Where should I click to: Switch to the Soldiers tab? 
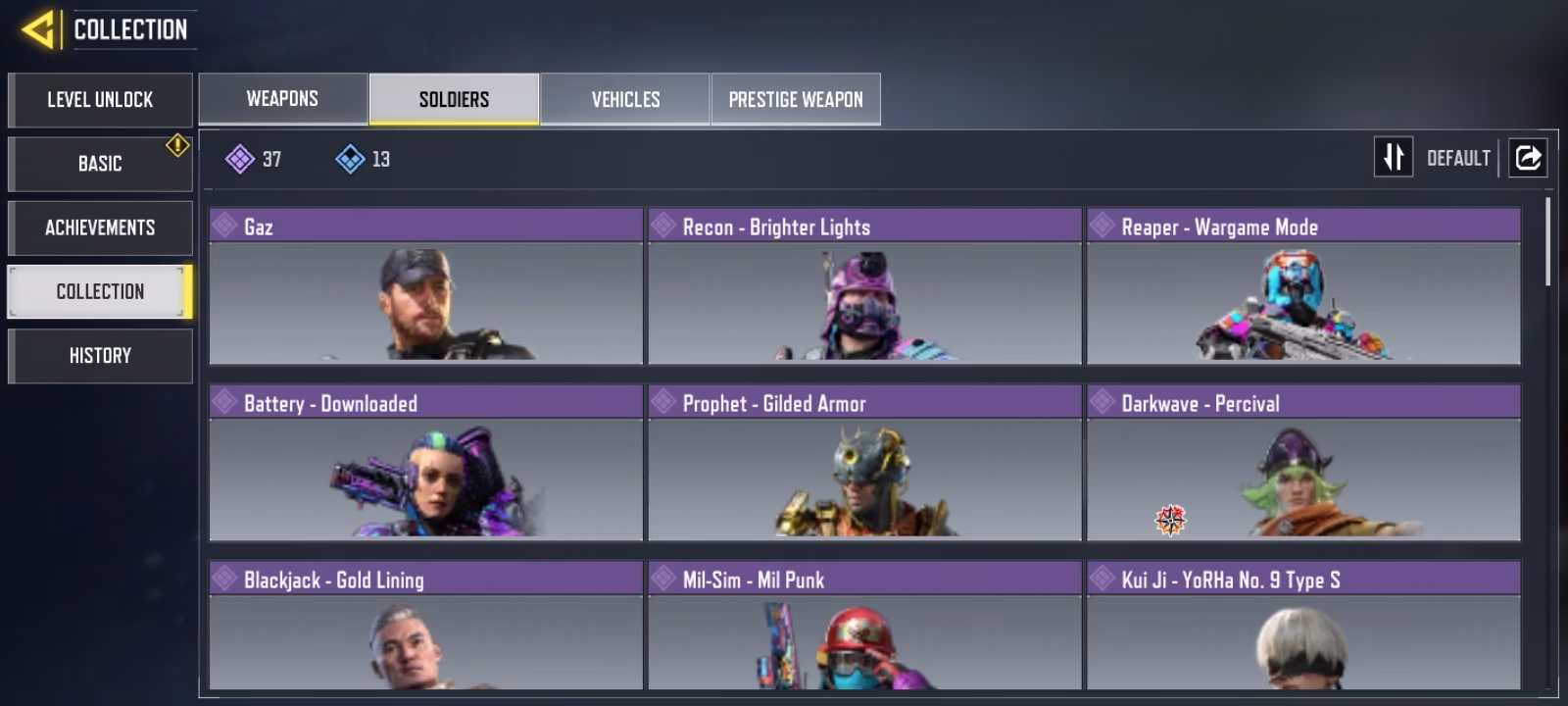coord(454,99)
